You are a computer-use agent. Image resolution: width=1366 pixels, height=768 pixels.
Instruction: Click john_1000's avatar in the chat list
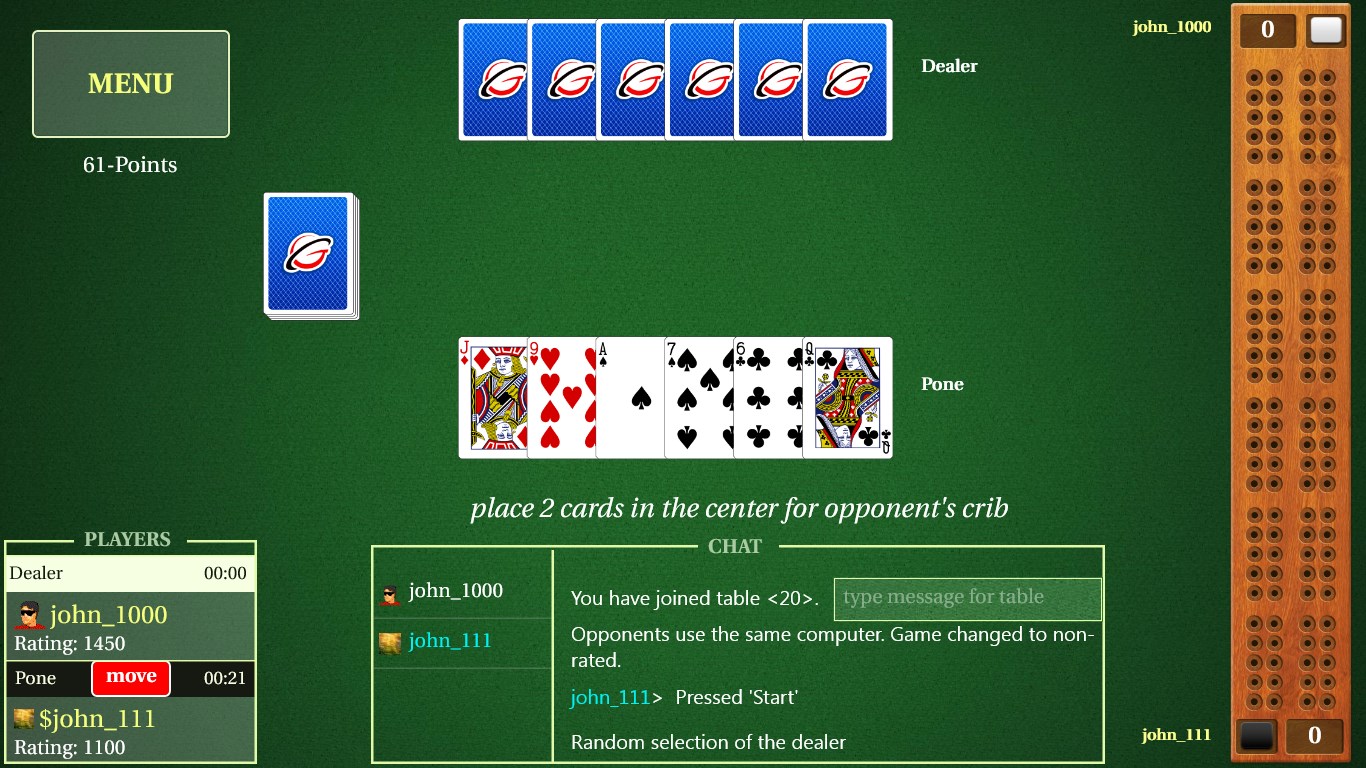coord(390,590)
